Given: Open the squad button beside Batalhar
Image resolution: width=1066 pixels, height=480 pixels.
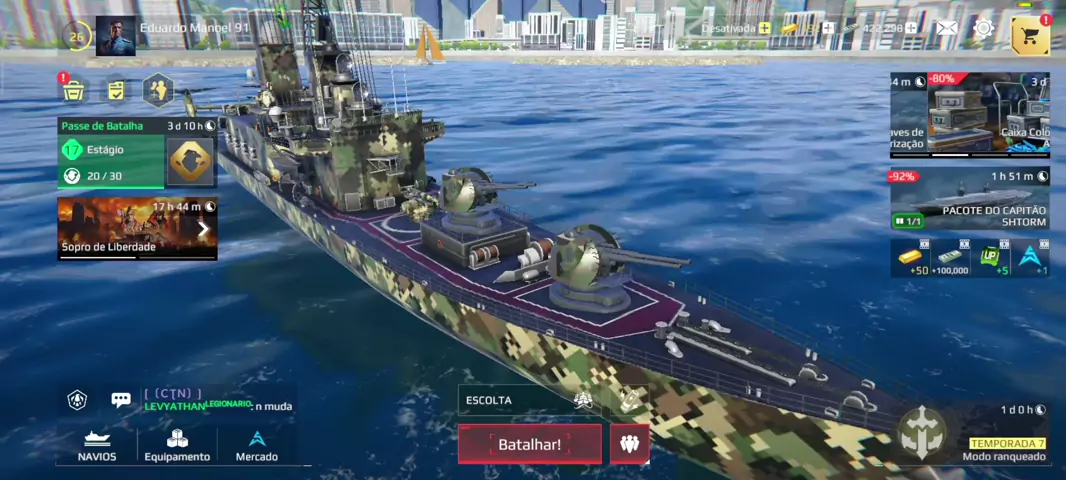Looking at the screenshot, I should [629, 444].
